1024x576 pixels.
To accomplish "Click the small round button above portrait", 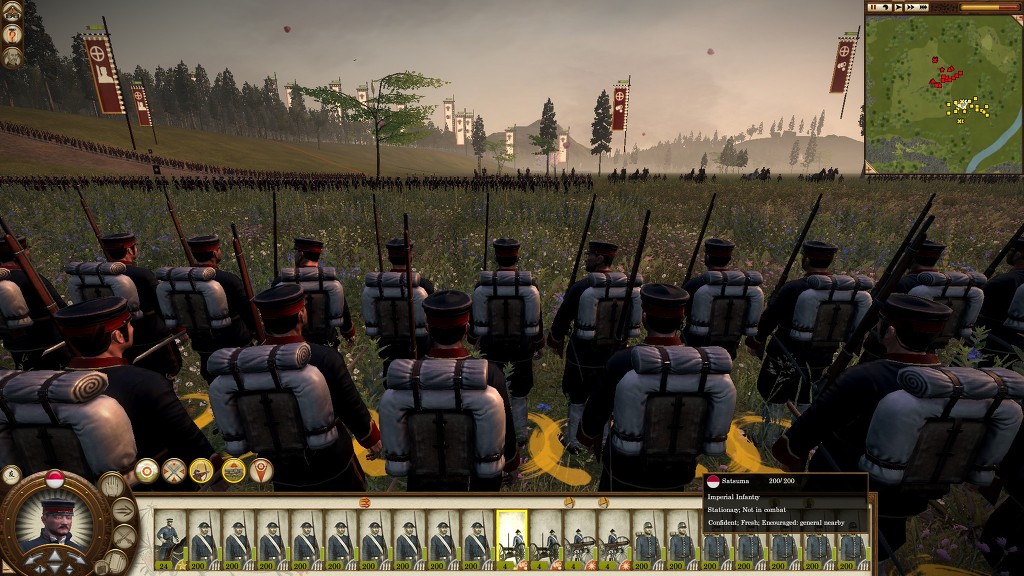I will [12, 475].
